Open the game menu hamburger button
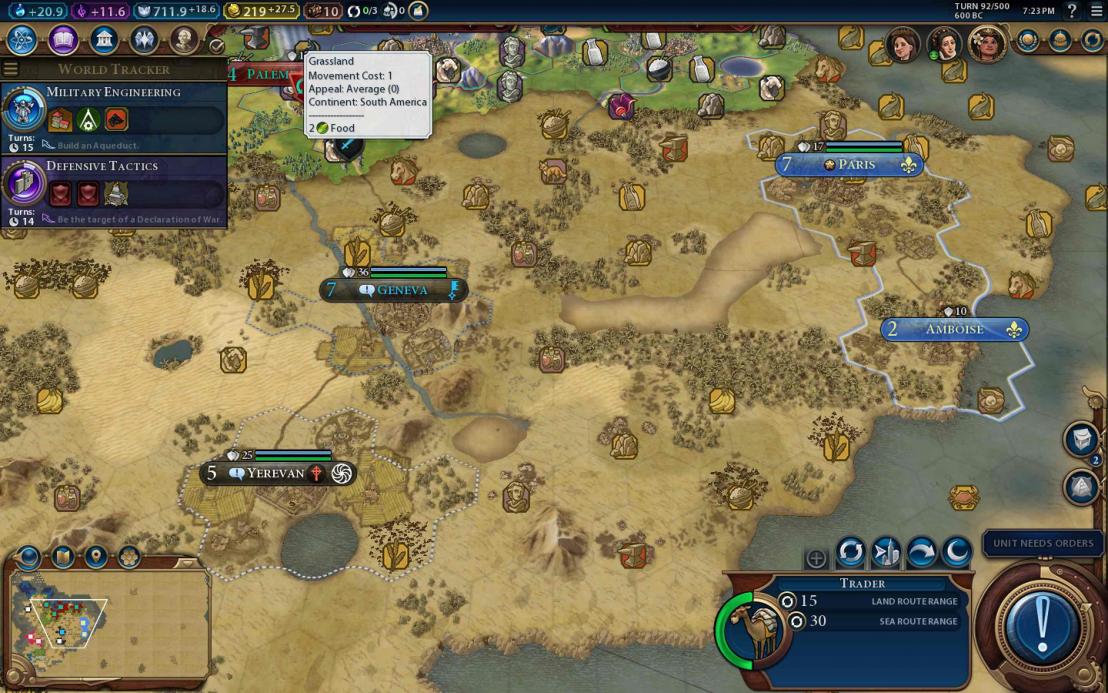Image resolution: width=1108 pixels, height=693 pixels. 1097,11
